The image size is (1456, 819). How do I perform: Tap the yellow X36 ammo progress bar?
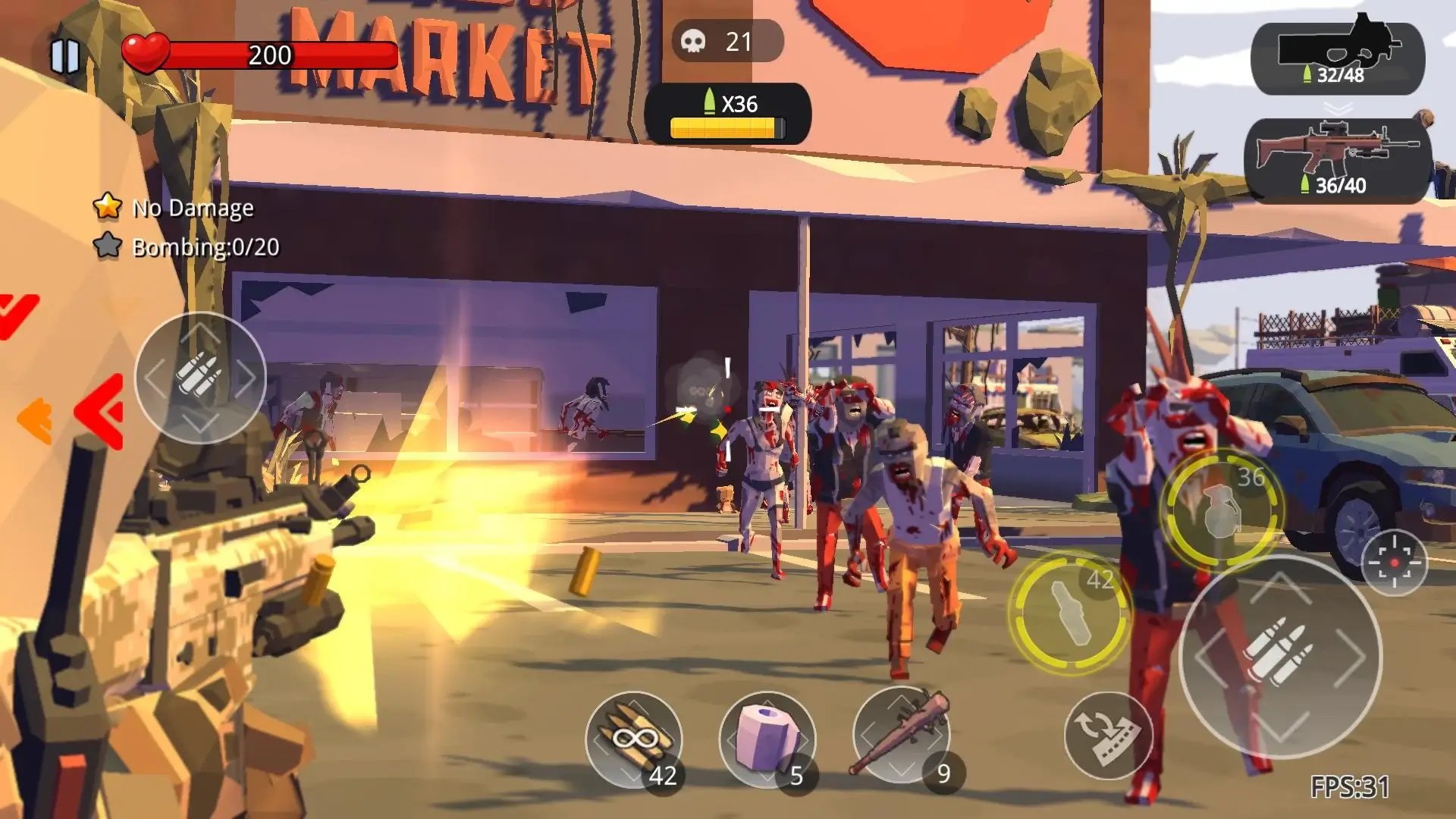tap(726, 127)
